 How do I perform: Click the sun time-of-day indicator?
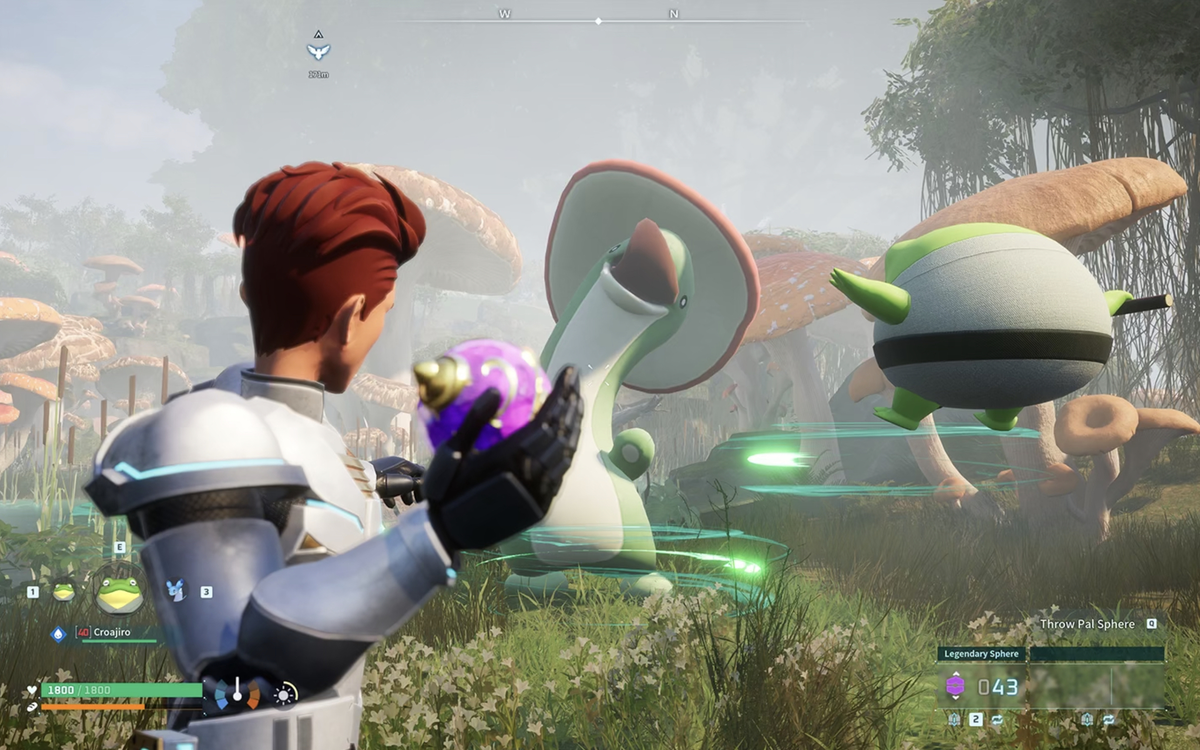click(x=285, y=693)
